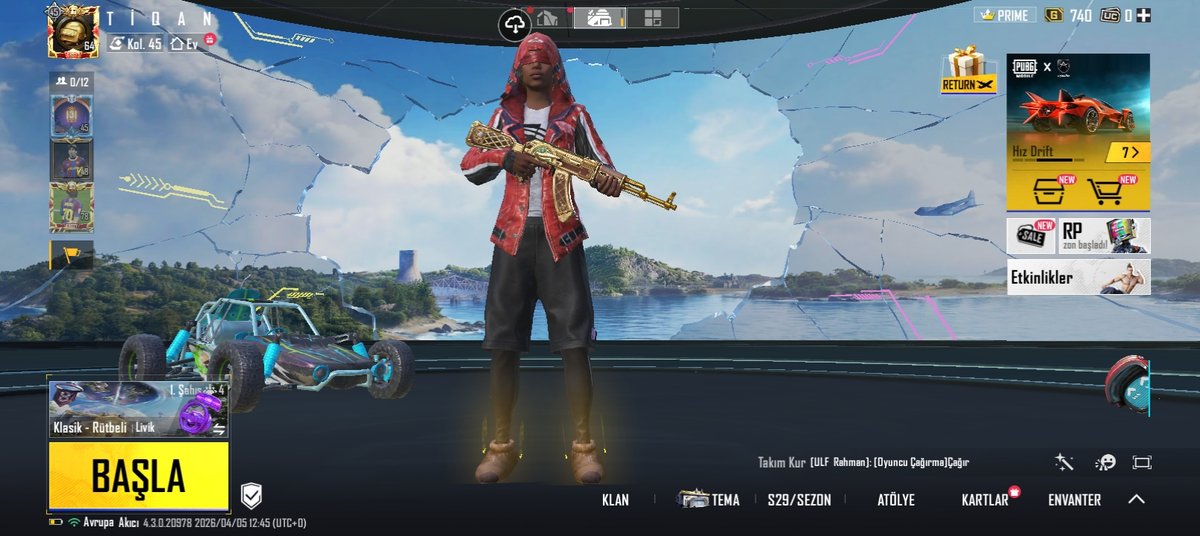Open the SALE tag offers
The height and width of the screenshot is (536, 1200).
(1031, 236)
